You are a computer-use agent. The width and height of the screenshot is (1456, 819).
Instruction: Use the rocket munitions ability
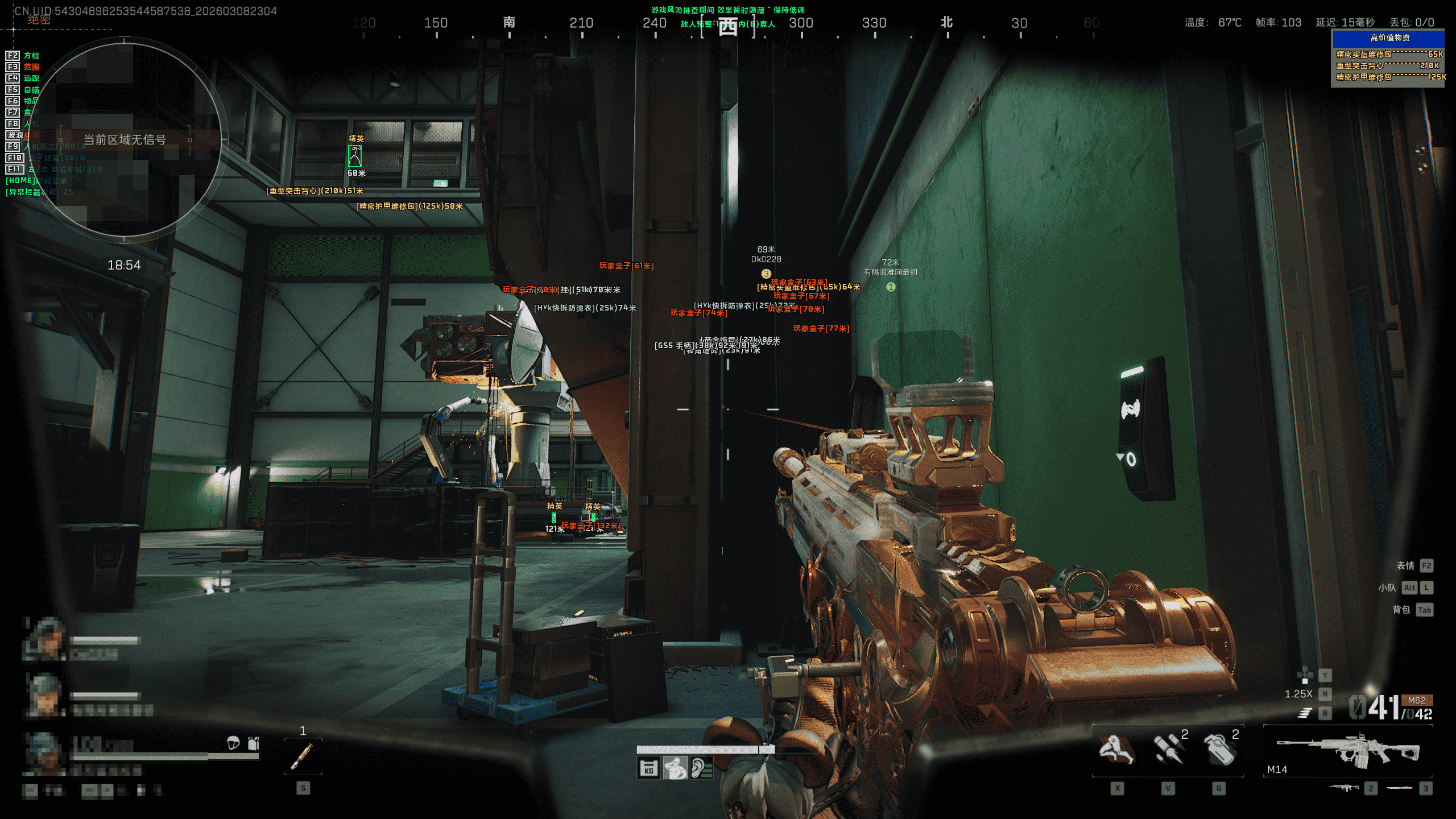coord(1168,749)
